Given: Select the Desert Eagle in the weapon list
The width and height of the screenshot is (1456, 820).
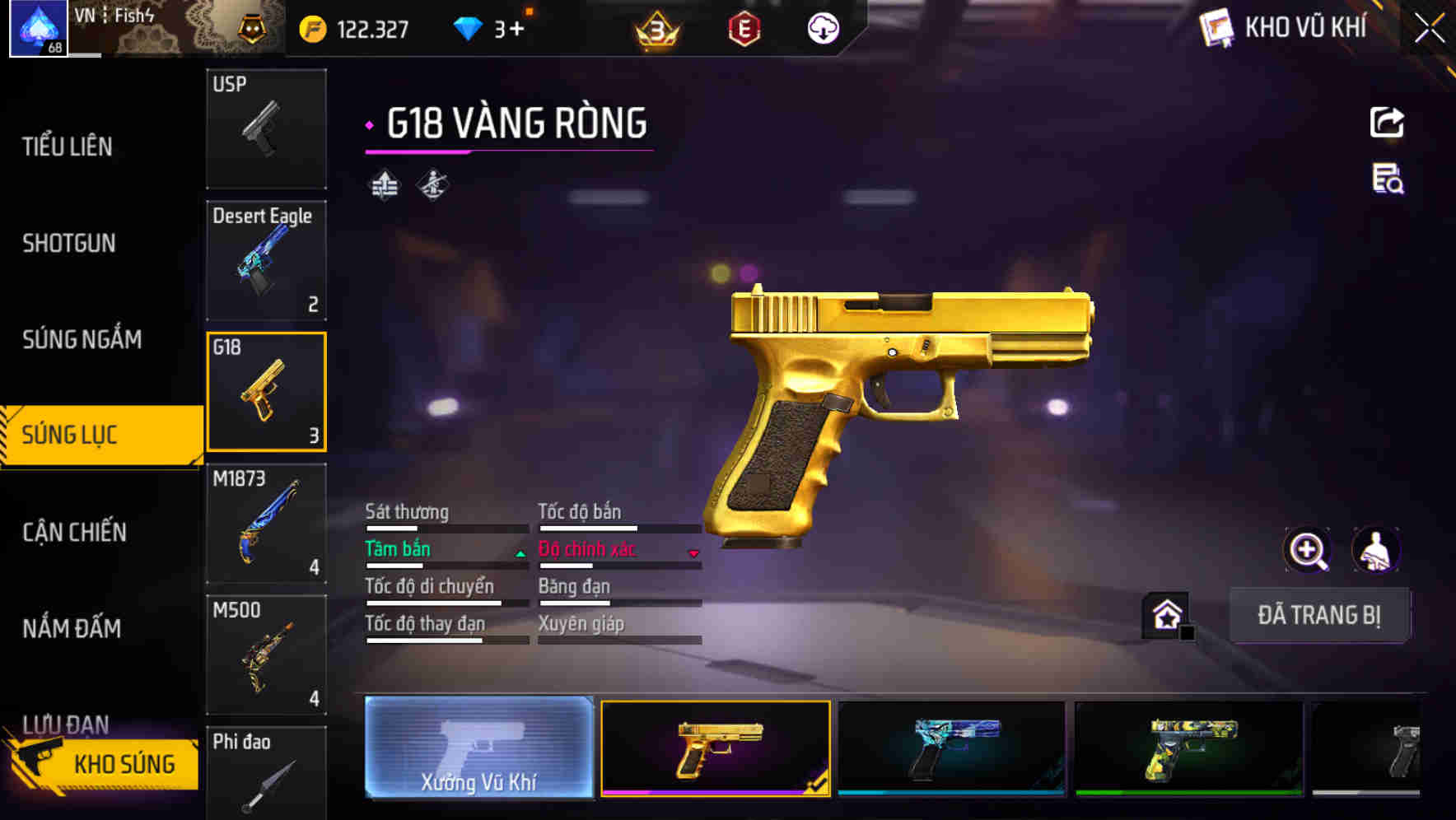Looking at the screenshot, I should pyautogui.click(x=265, y=259).
